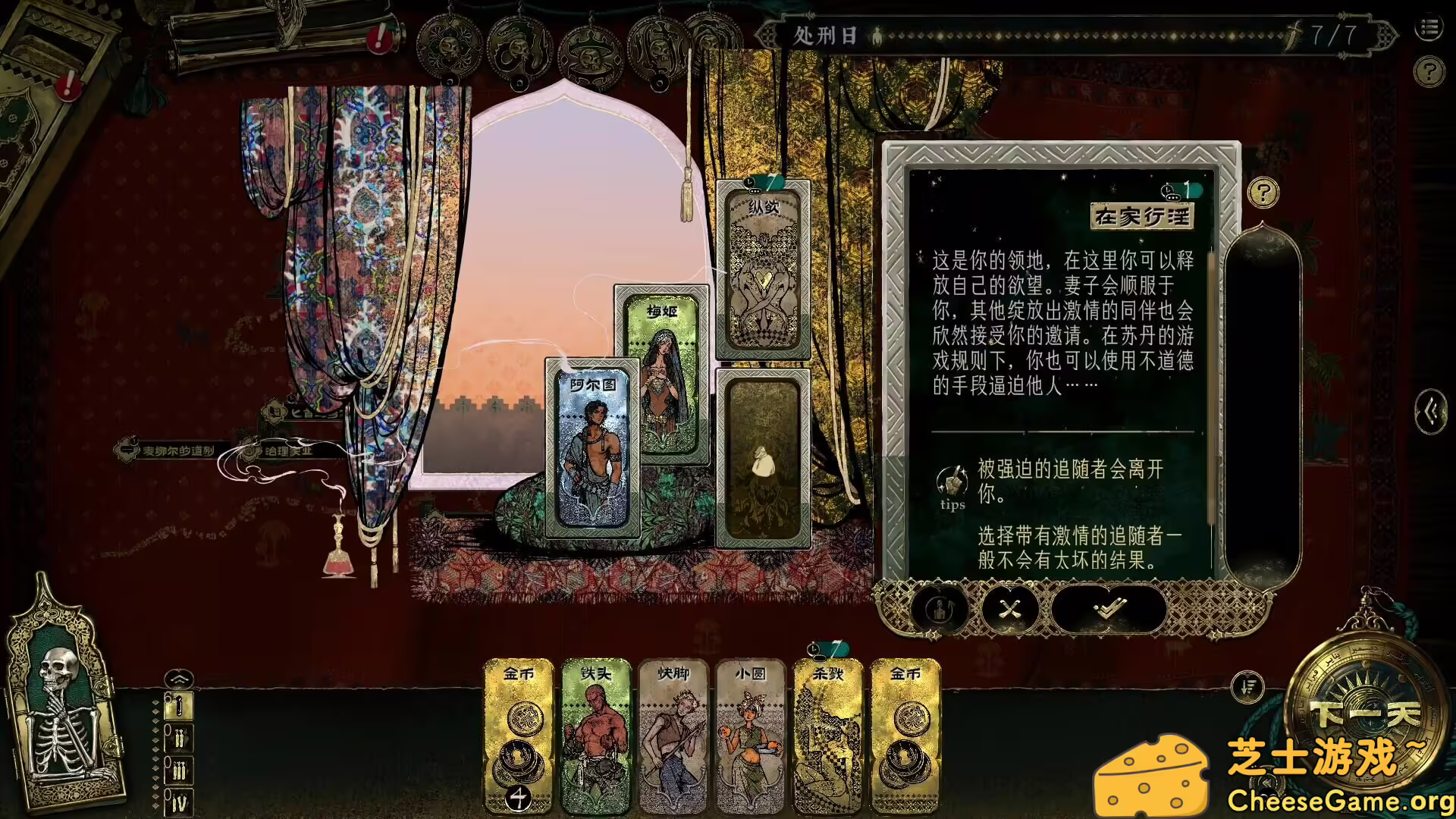Click the circular question icon on right edge
Screen dimensions: 1456x819
coord(1429,72)
